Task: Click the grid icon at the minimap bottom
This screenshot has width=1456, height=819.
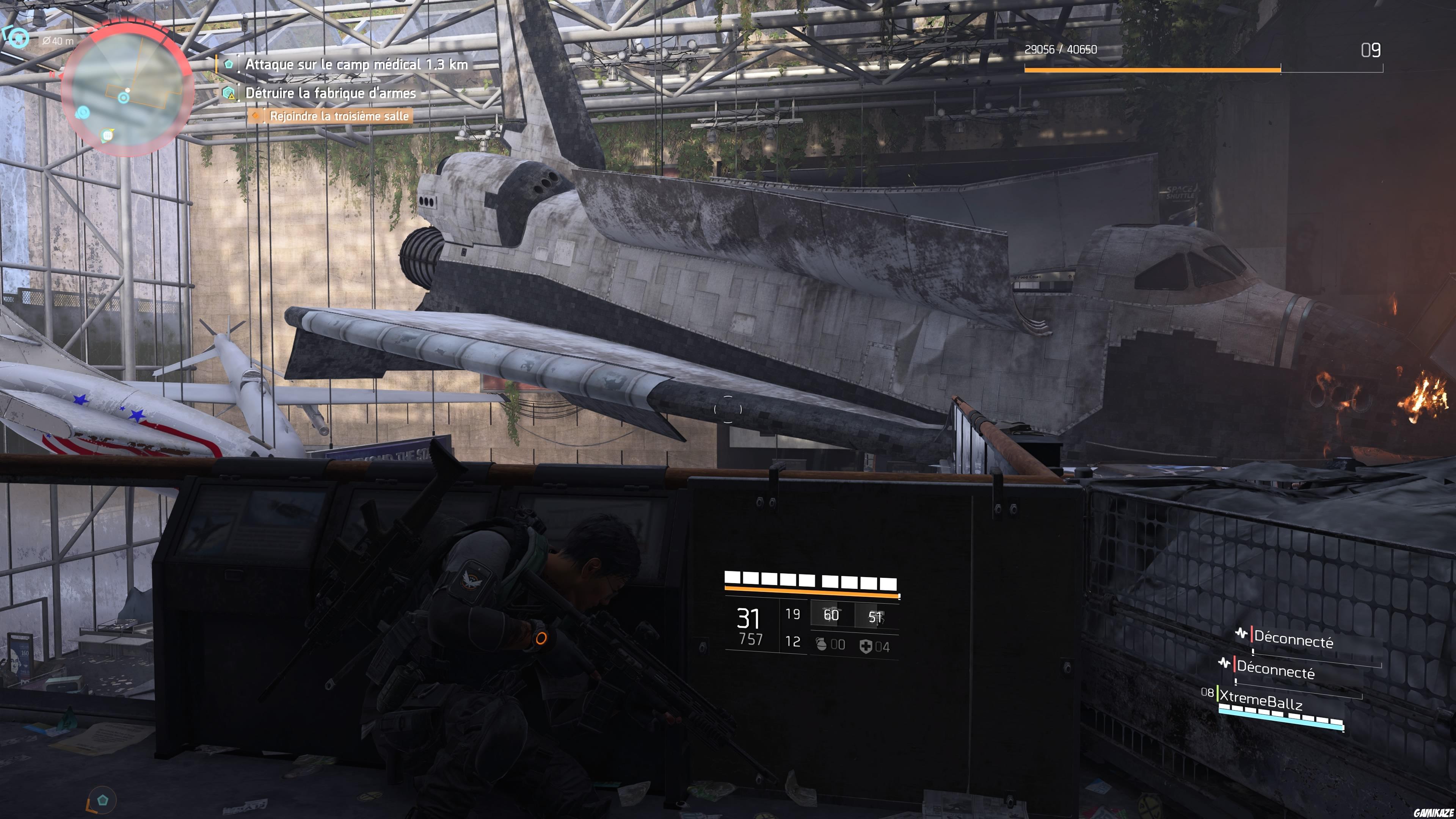Action: pos(107,136)
